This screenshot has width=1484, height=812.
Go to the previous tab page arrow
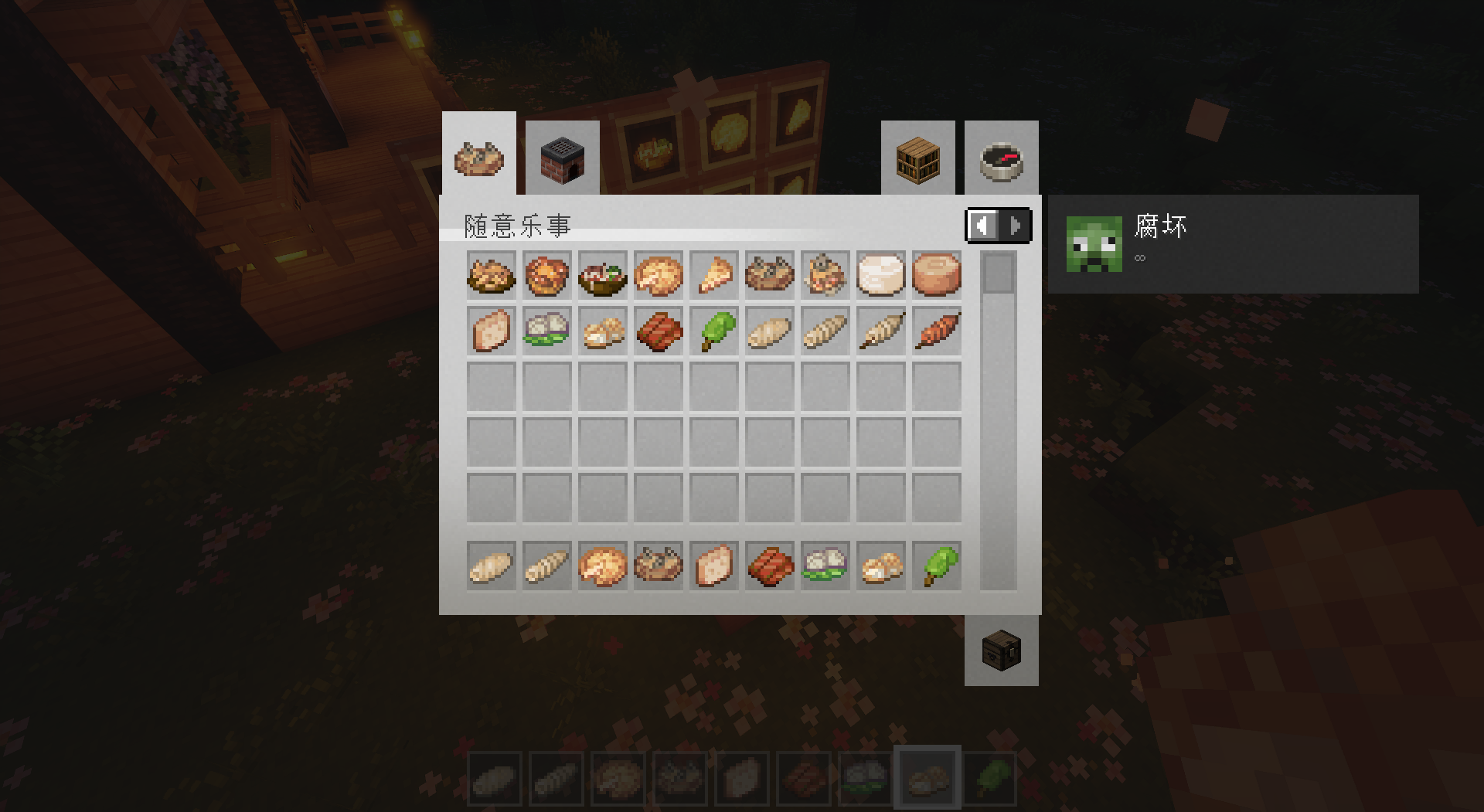pos(982,226)
